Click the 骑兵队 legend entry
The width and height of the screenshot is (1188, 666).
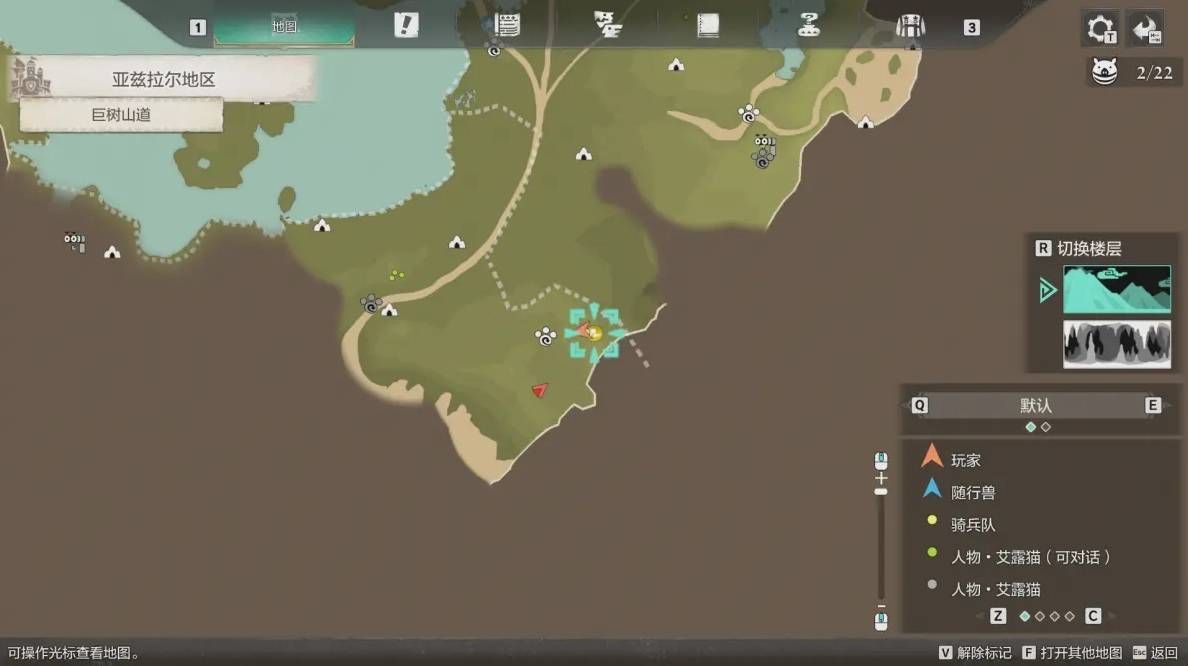972,525
